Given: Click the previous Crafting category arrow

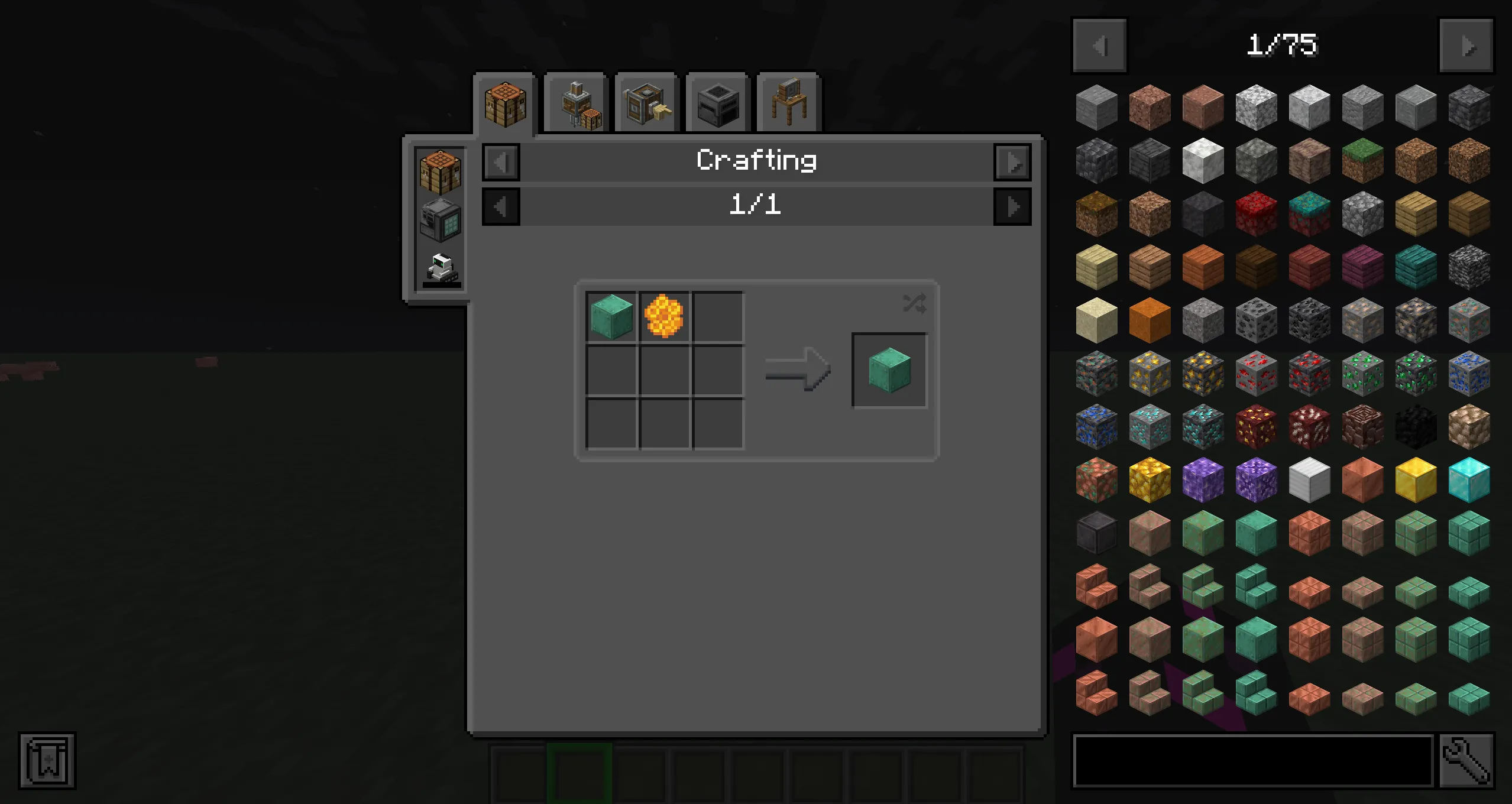Looking at the screenshot, I should click(500, 161).
